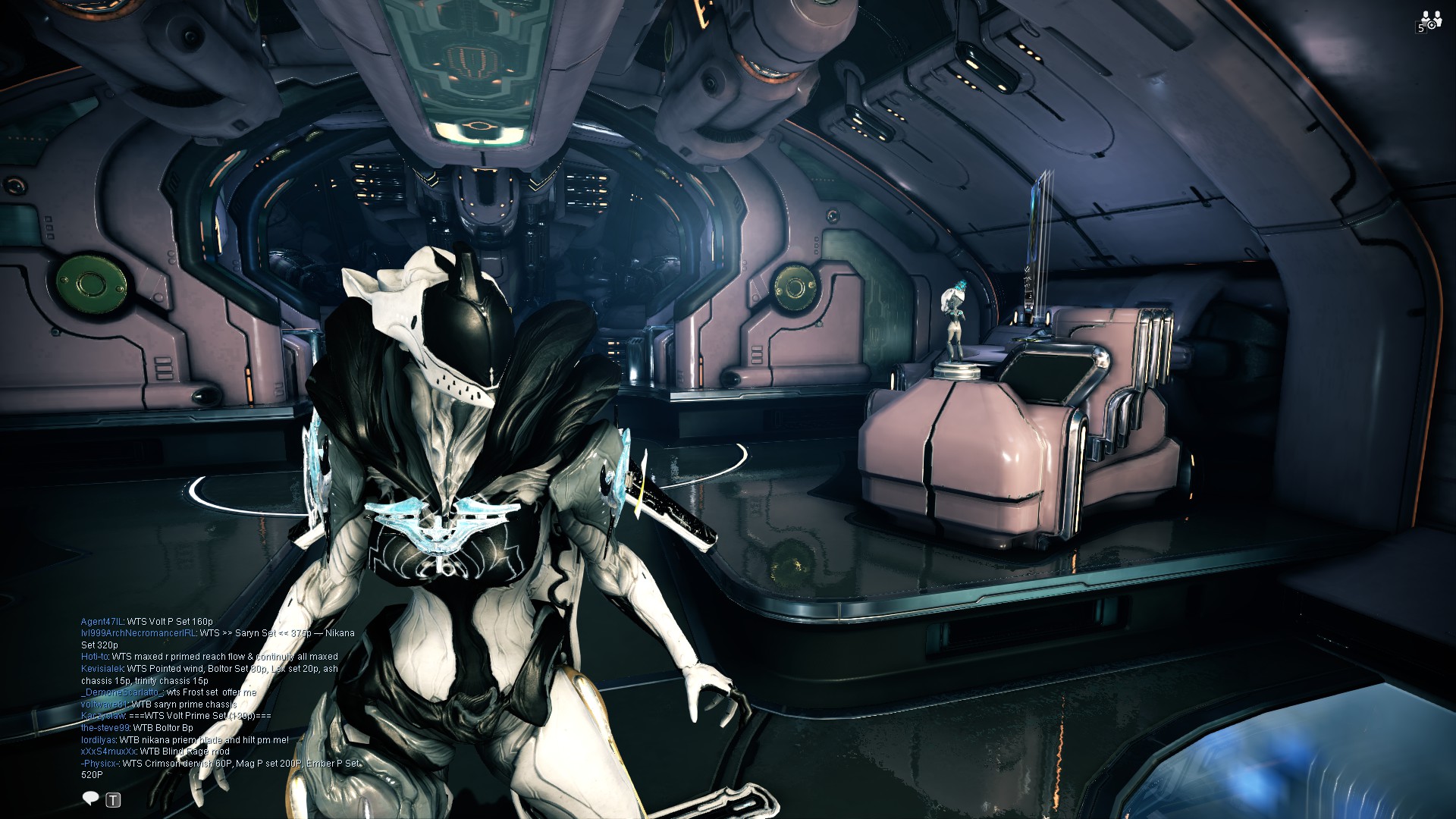Click -Physicx- player name in chat
The height and width of the screenshot is (819, 1456).
pyautogui.click(x=99, y=764)
